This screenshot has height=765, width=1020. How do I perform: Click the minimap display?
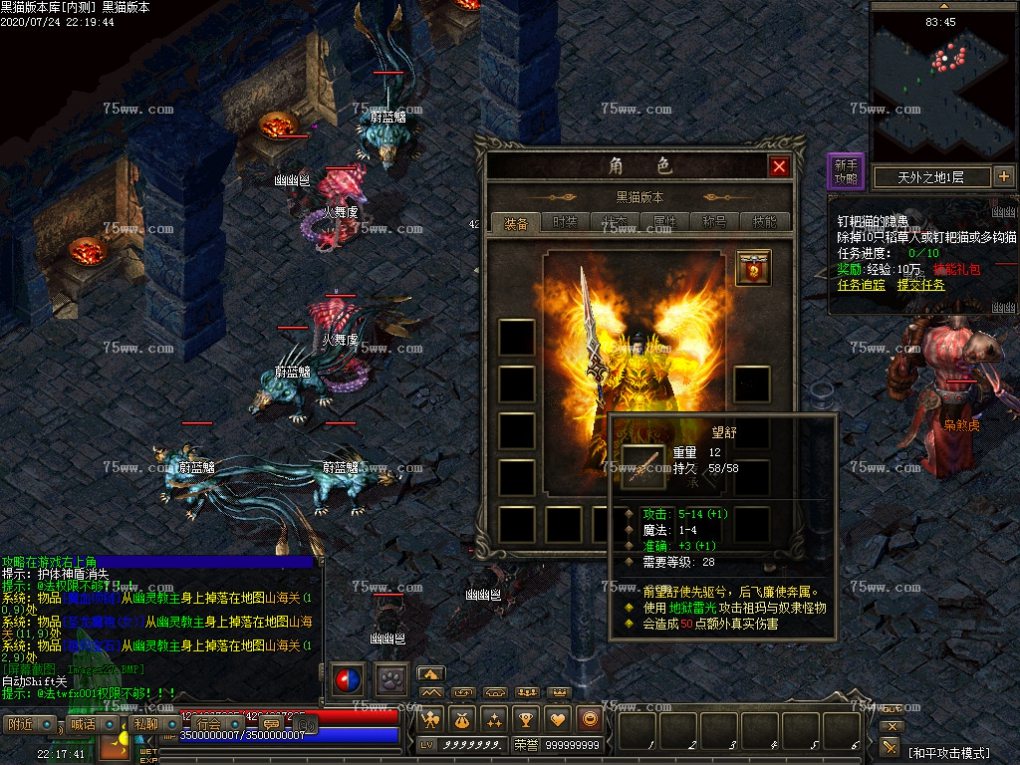942,80
